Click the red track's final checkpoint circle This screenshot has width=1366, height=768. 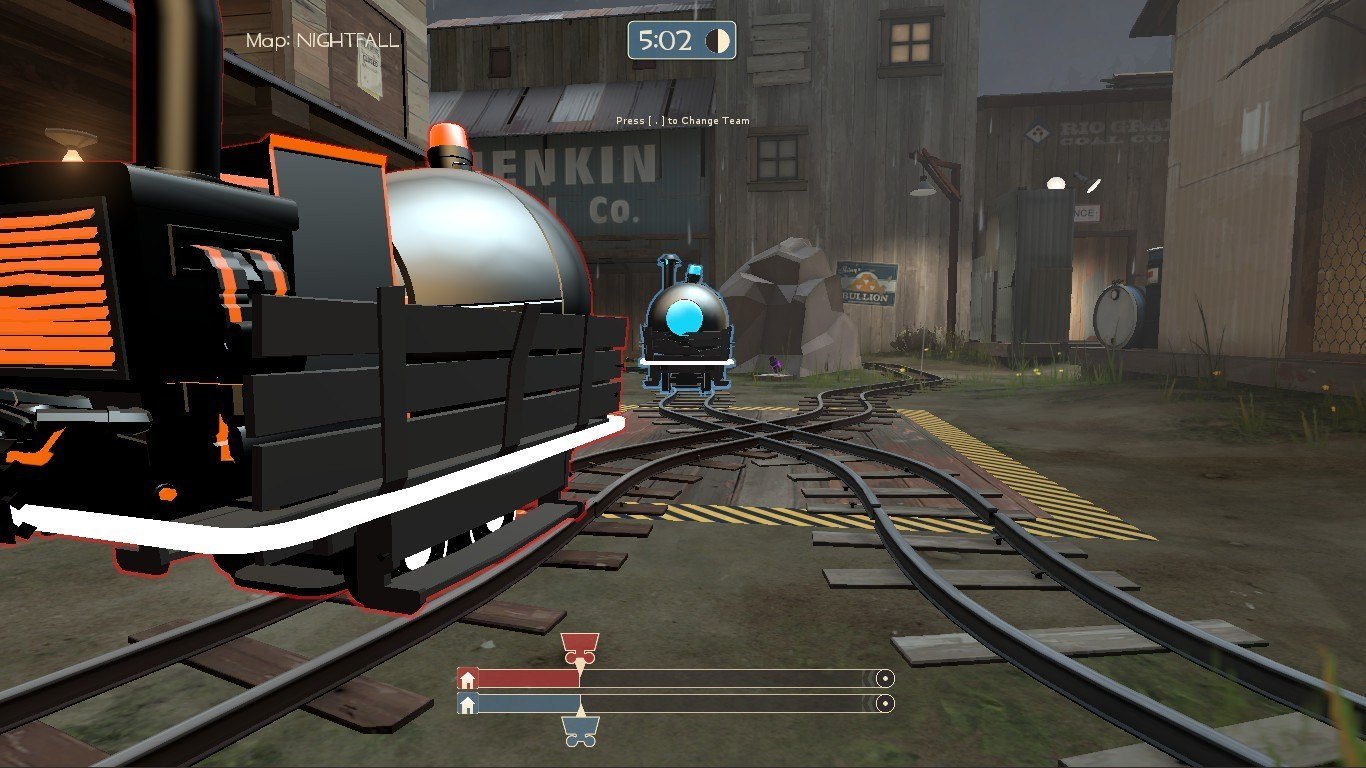pyautogui.click(x=884, y=678)
